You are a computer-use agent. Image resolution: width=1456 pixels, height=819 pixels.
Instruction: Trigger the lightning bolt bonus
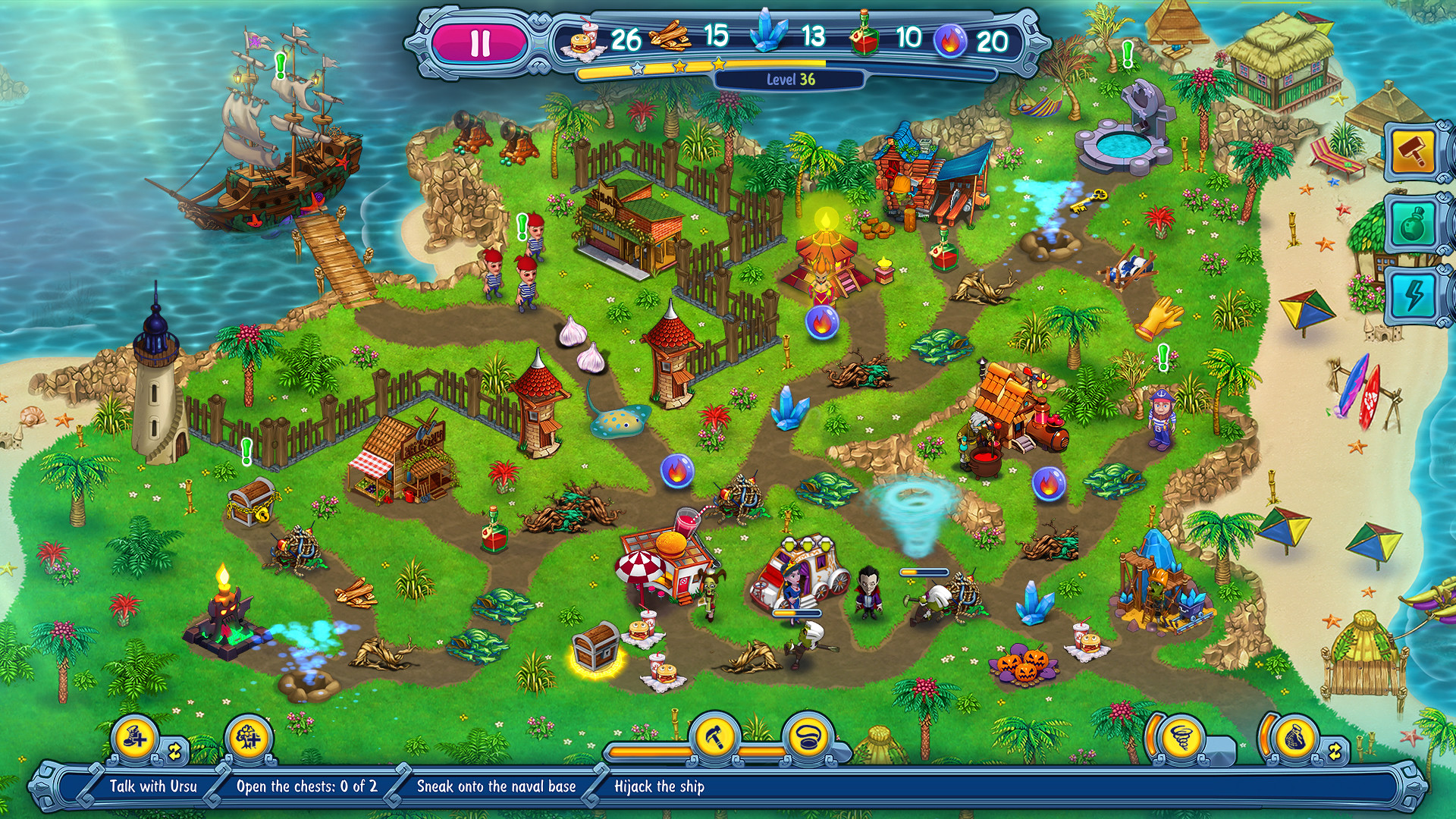(x=1412, y=295)
